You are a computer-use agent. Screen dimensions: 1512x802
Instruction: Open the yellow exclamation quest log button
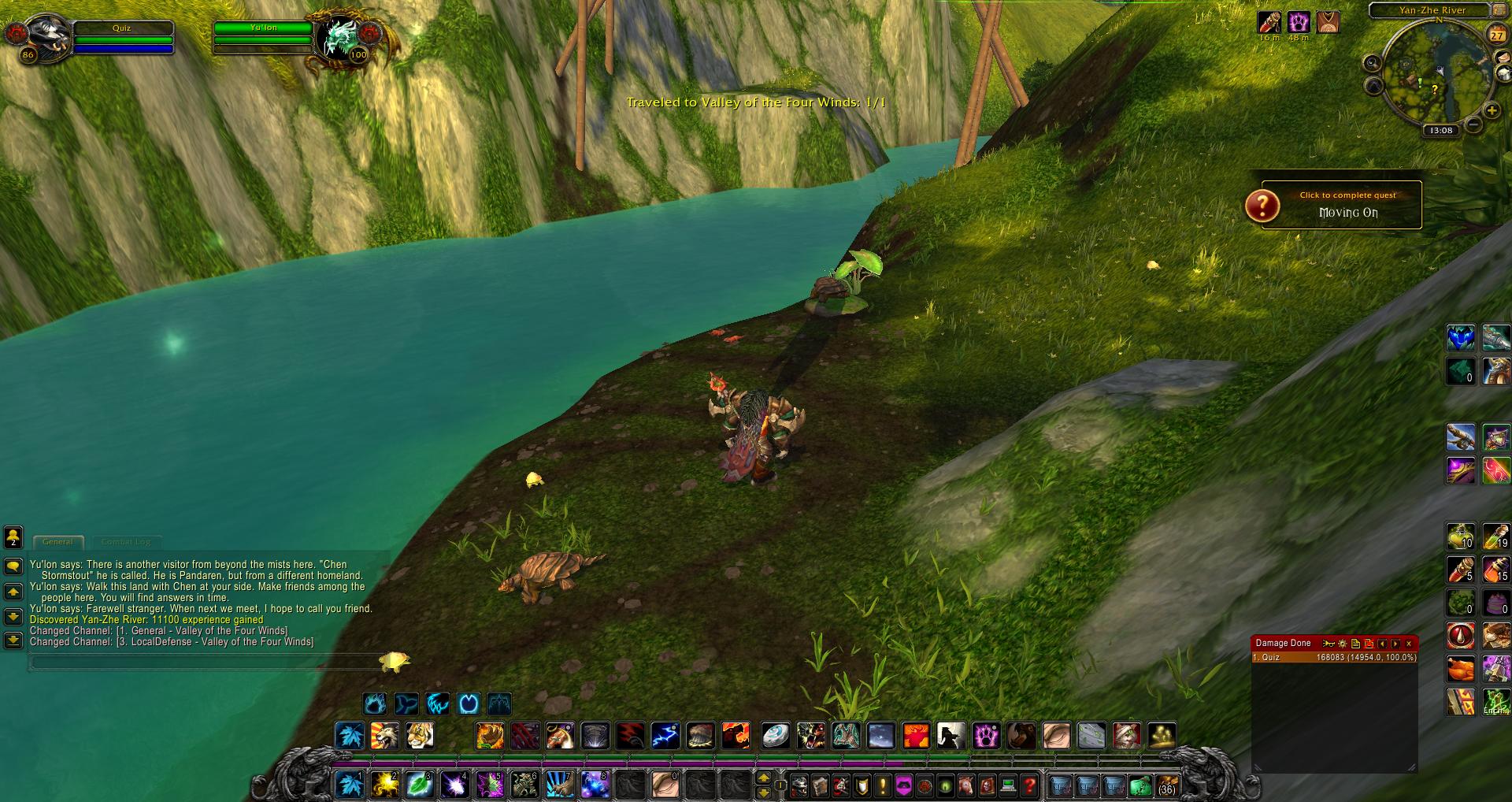coord(883,785)
